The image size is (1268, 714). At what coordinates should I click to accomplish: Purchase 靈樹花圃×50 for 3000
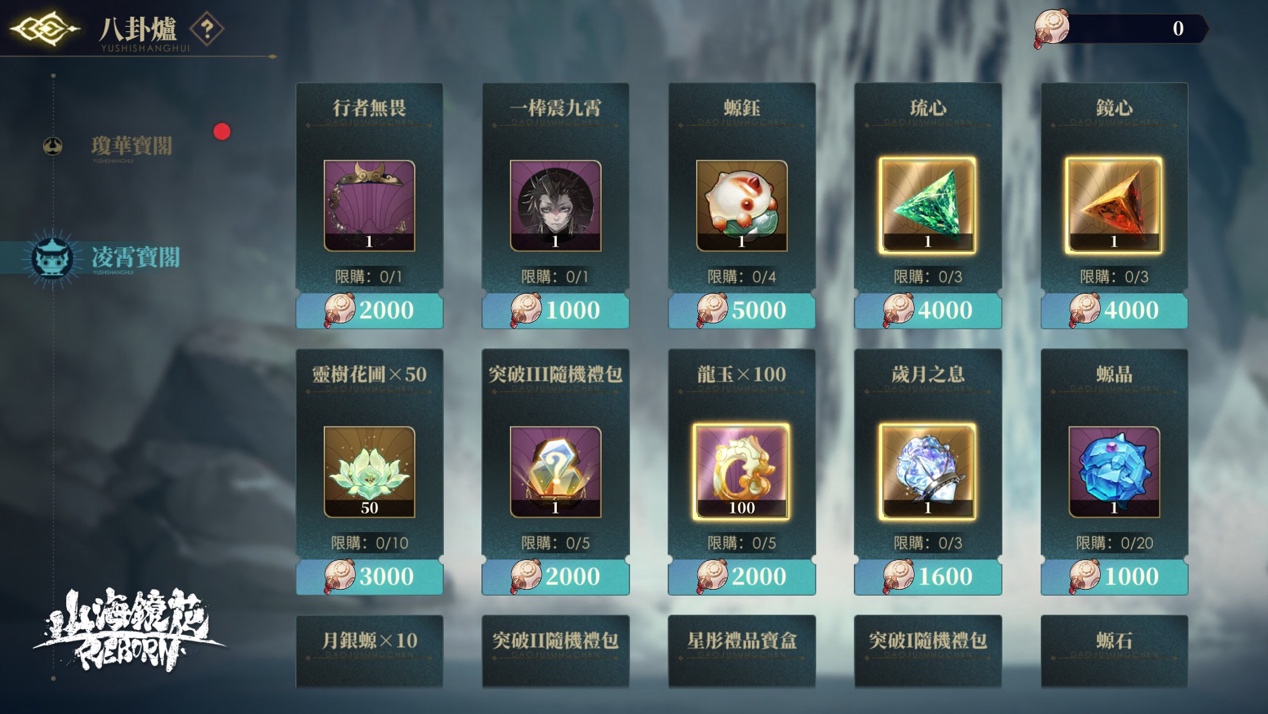pyautogui.click(x=370, y=577)
